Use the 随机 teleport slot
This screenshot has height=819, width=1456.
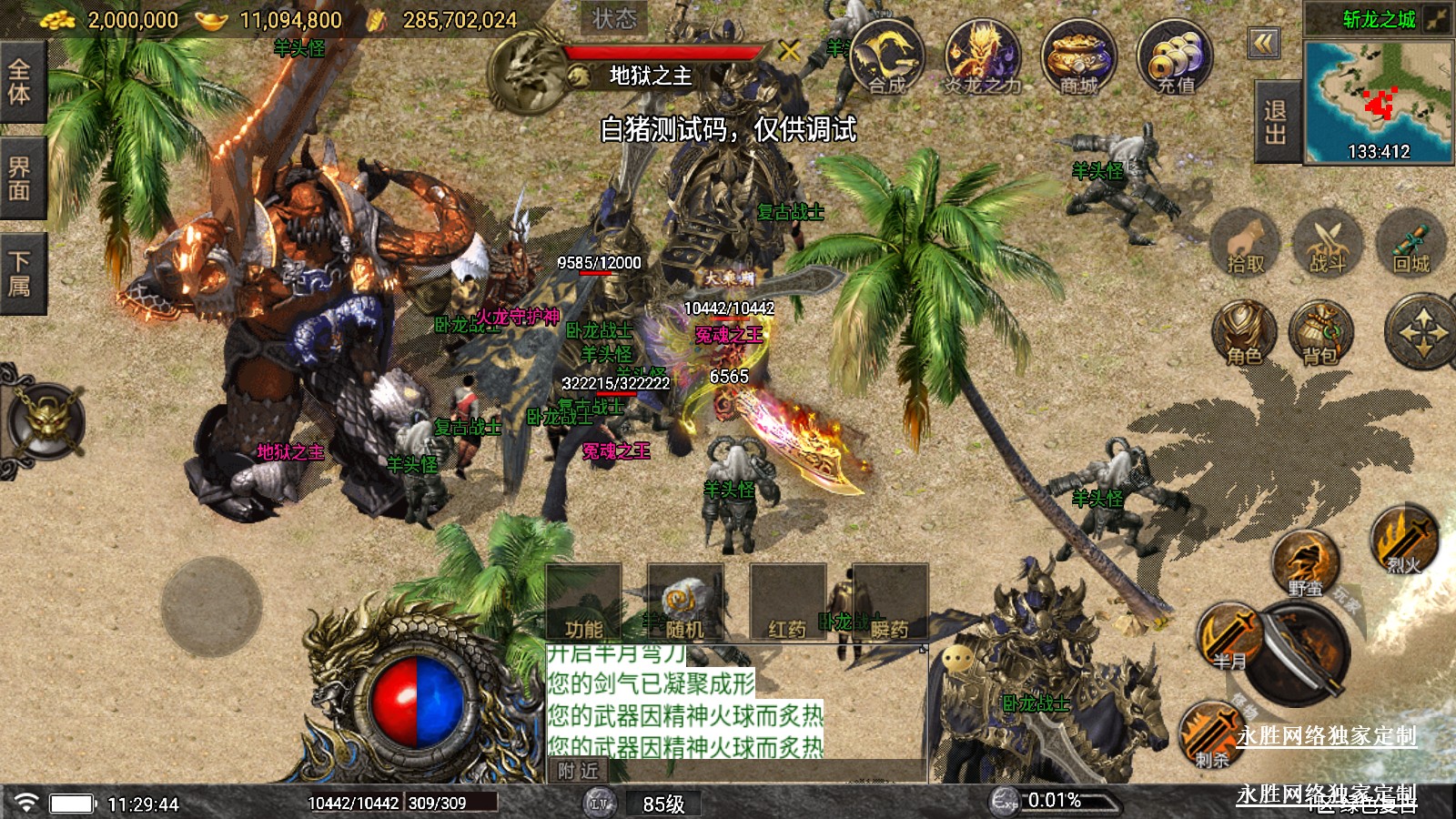click(x=684, y=603)
